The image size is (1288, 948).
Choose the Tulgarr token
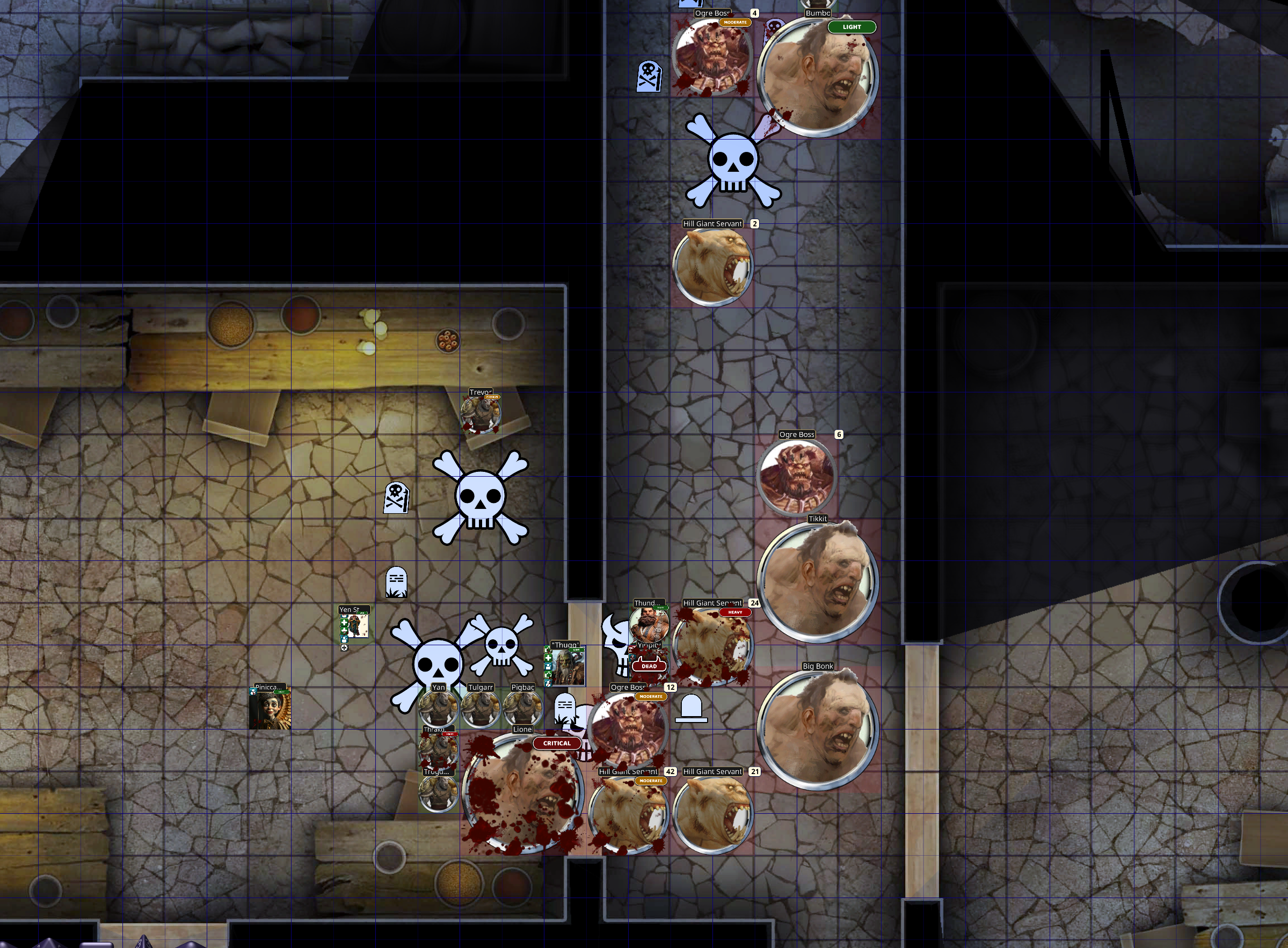[481, 709]
